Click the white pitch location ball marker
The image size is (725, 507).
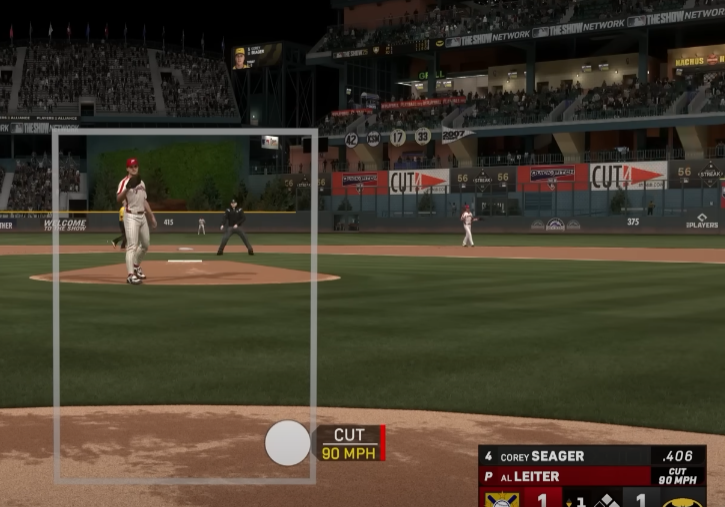click(287, 443)
